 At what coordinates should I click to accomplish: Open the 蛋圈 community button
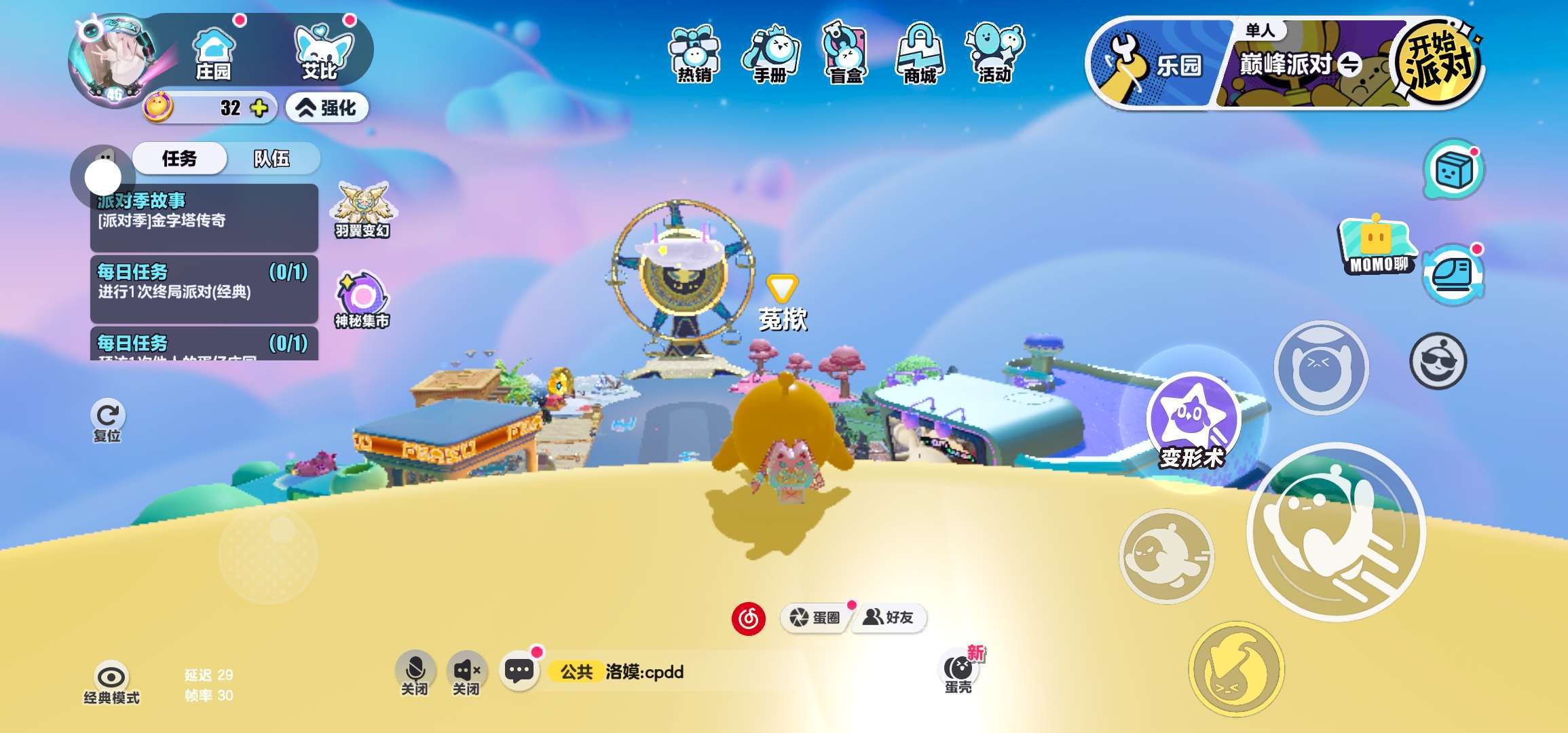[815, 617]
